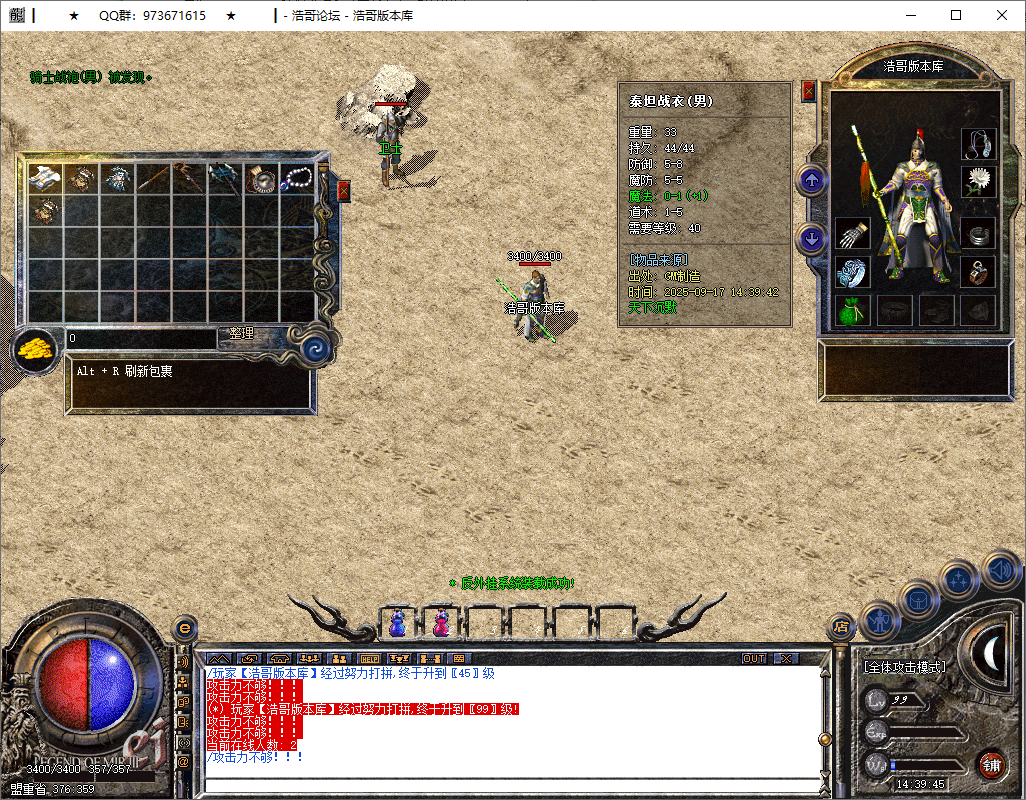Pick the white folded robe item
The height and width of the screenshot is (800, 1026).
click(44, 179)
